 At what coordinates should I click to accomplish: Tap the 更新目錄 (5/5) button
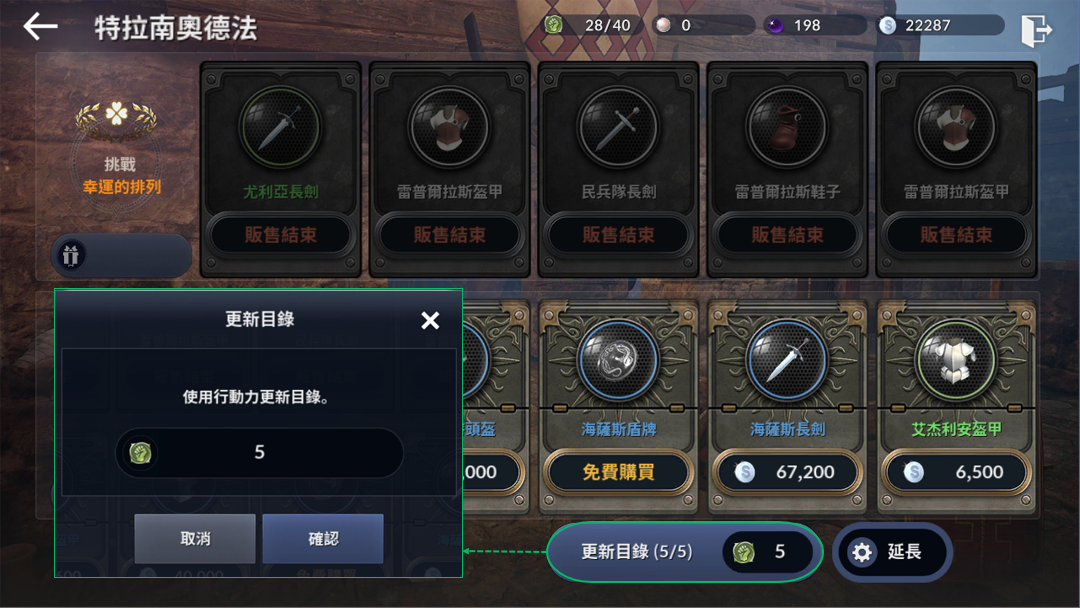coord(684,552)
